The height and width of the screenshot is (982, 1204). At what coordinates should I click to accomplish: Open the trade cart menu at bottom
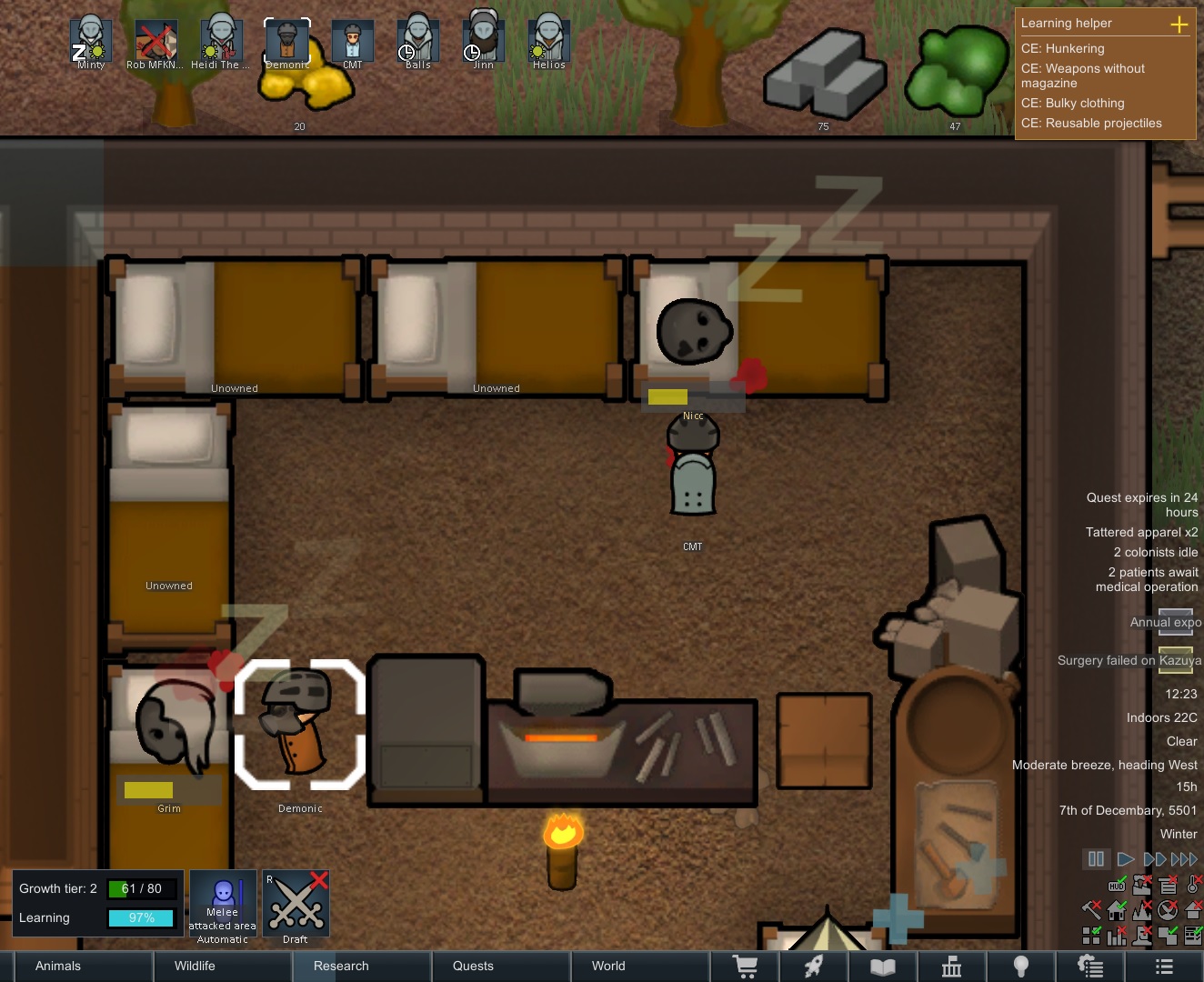point(745,966)
